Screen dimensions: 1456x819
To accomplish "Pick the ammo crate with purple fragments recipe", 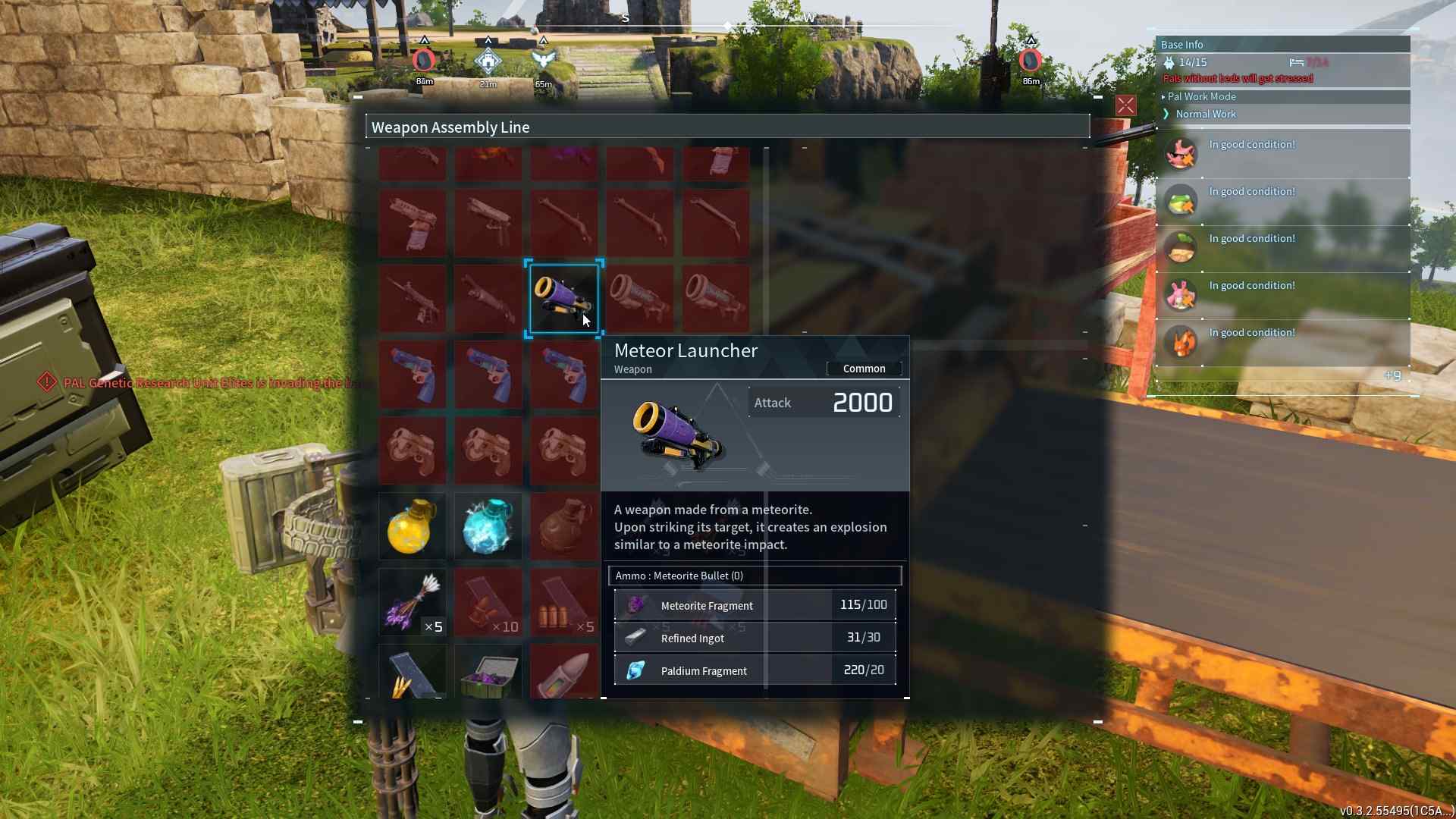I will (488, 673).
